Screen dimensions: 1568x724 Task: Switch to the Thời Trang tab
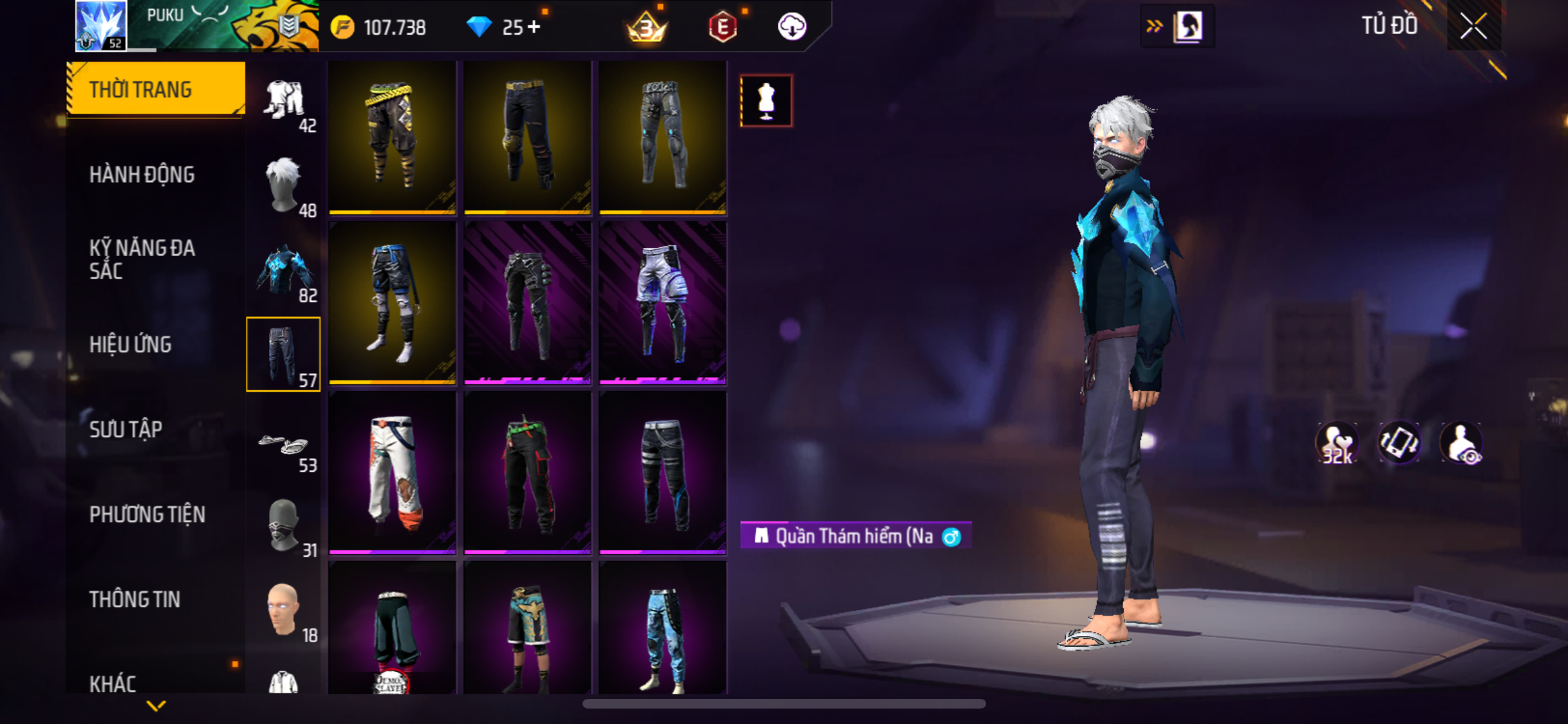[155, 89]
